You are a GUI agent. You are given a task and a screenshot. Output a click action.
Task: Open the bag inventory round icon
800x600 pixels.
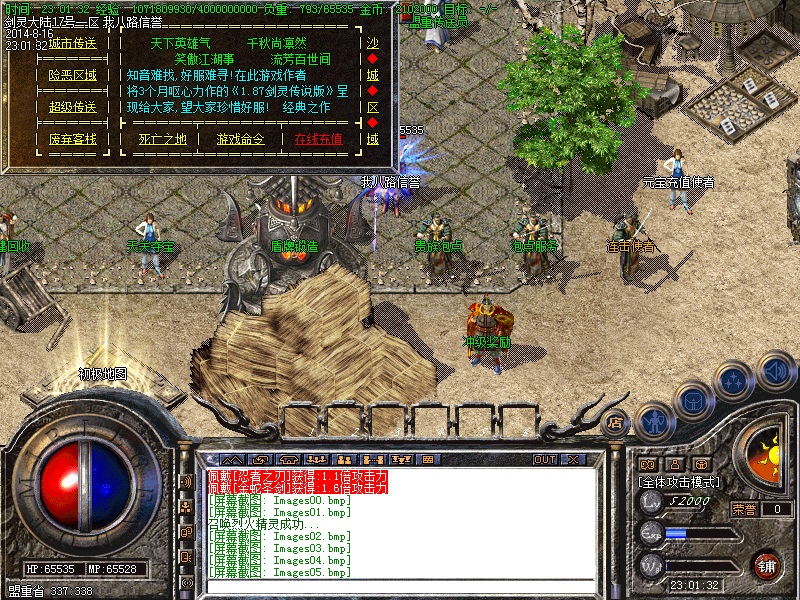(693, 403)
